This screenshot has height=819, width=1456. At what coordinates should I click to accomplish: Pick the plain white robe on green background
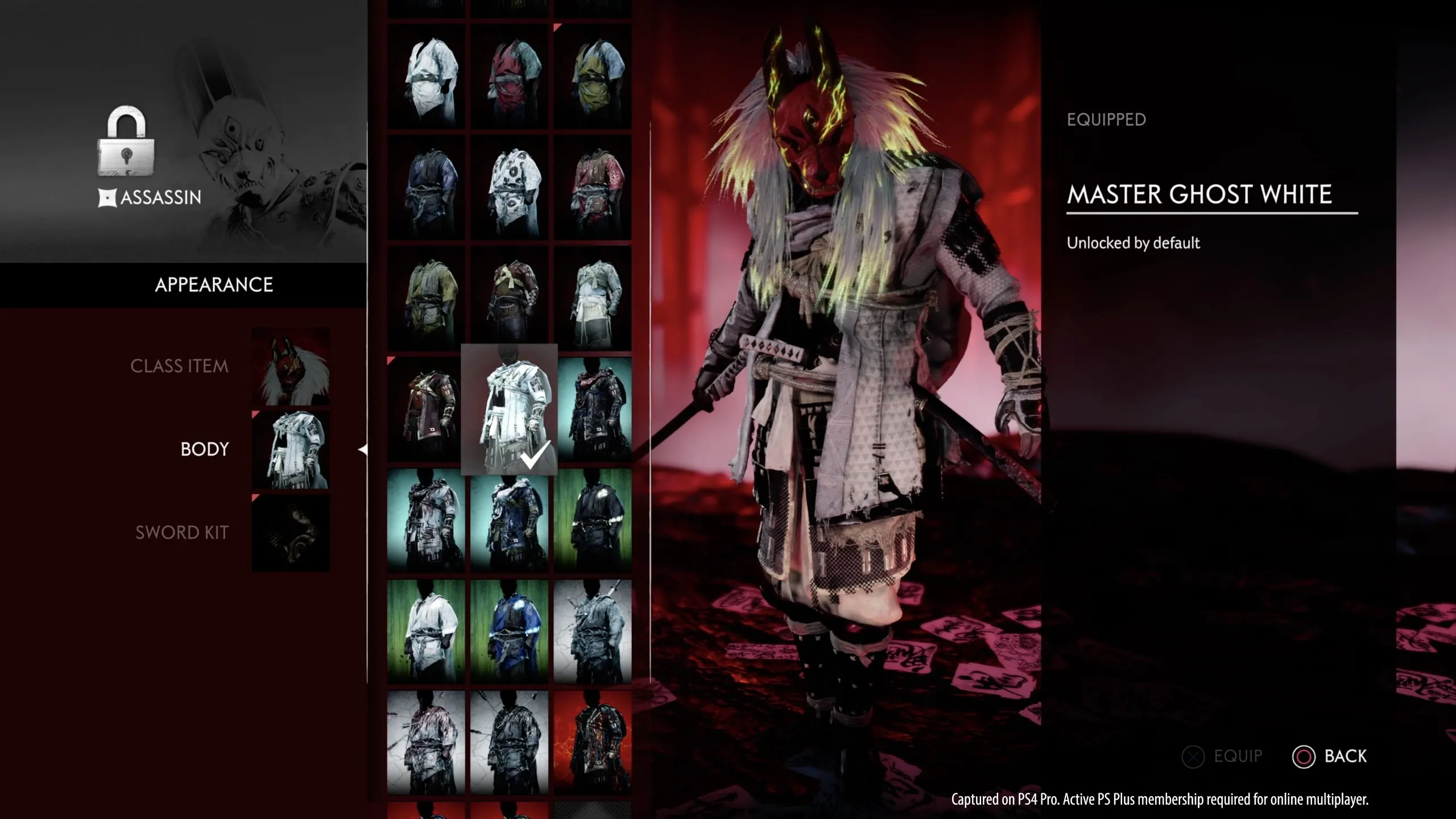tap(425, 631)
